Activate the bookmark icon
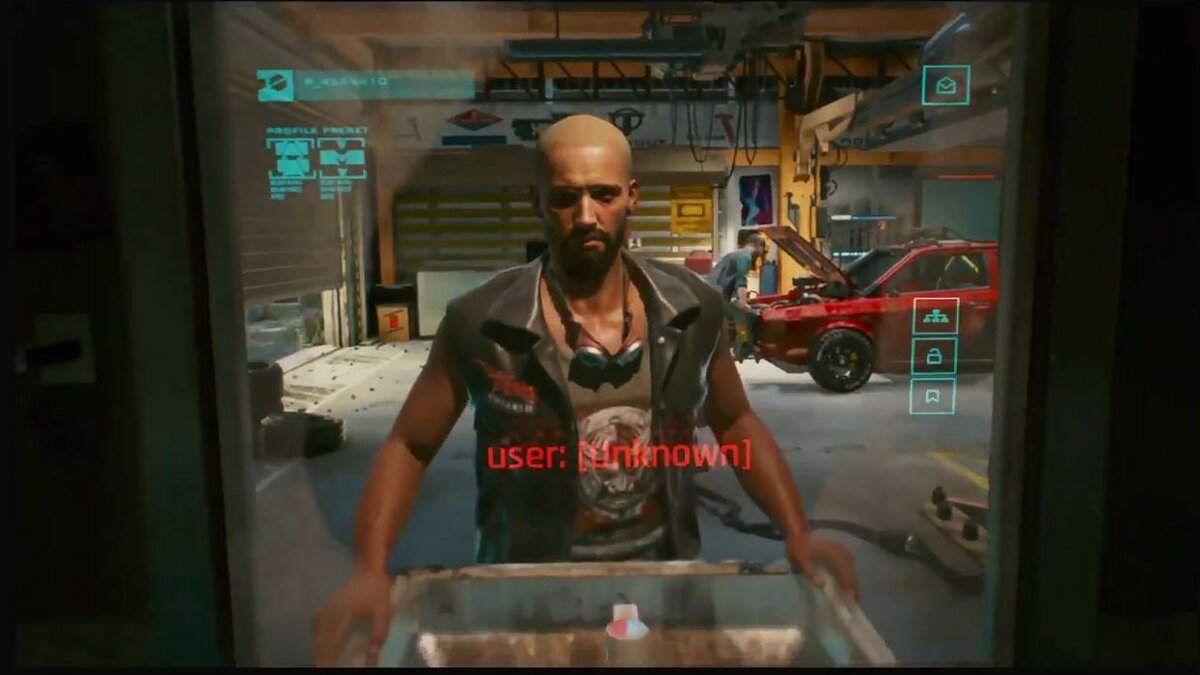The height and width of the screenshot is (675, 1200). click(x=933, y=396)
